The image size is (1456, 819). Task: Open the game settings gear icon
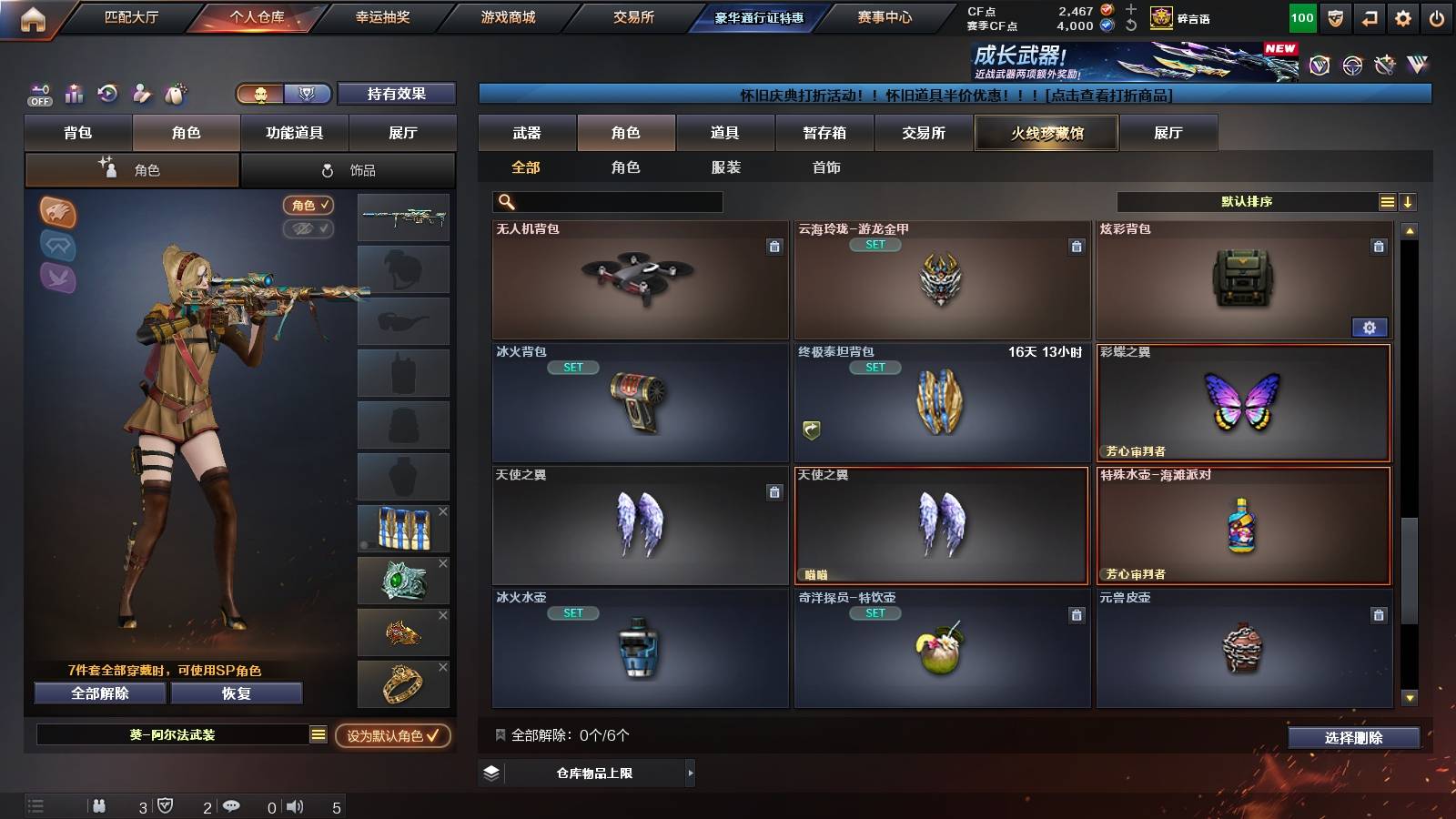tap(1402, 17)
